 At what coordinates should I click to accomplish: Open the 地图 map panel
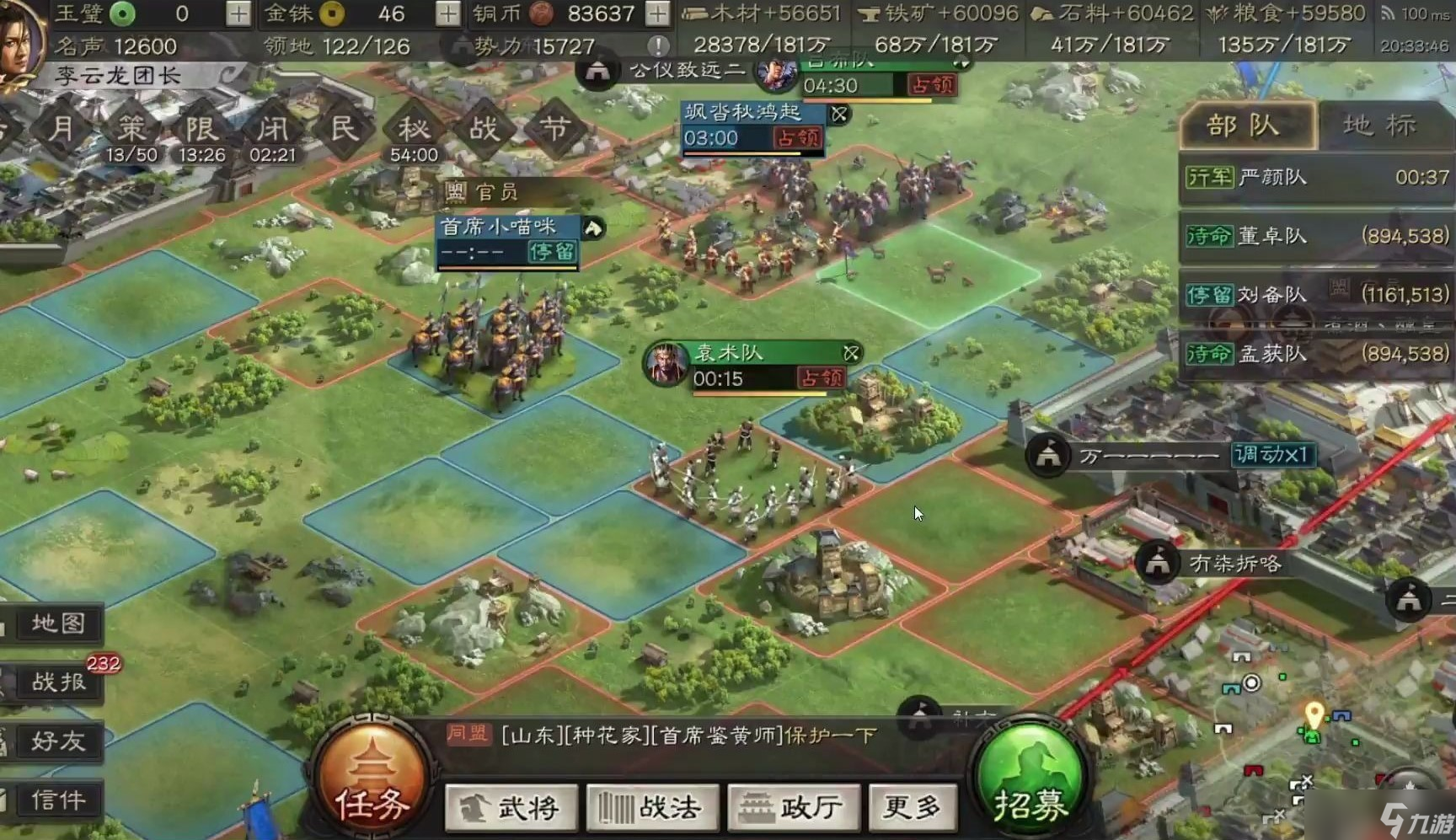point(56,623)
